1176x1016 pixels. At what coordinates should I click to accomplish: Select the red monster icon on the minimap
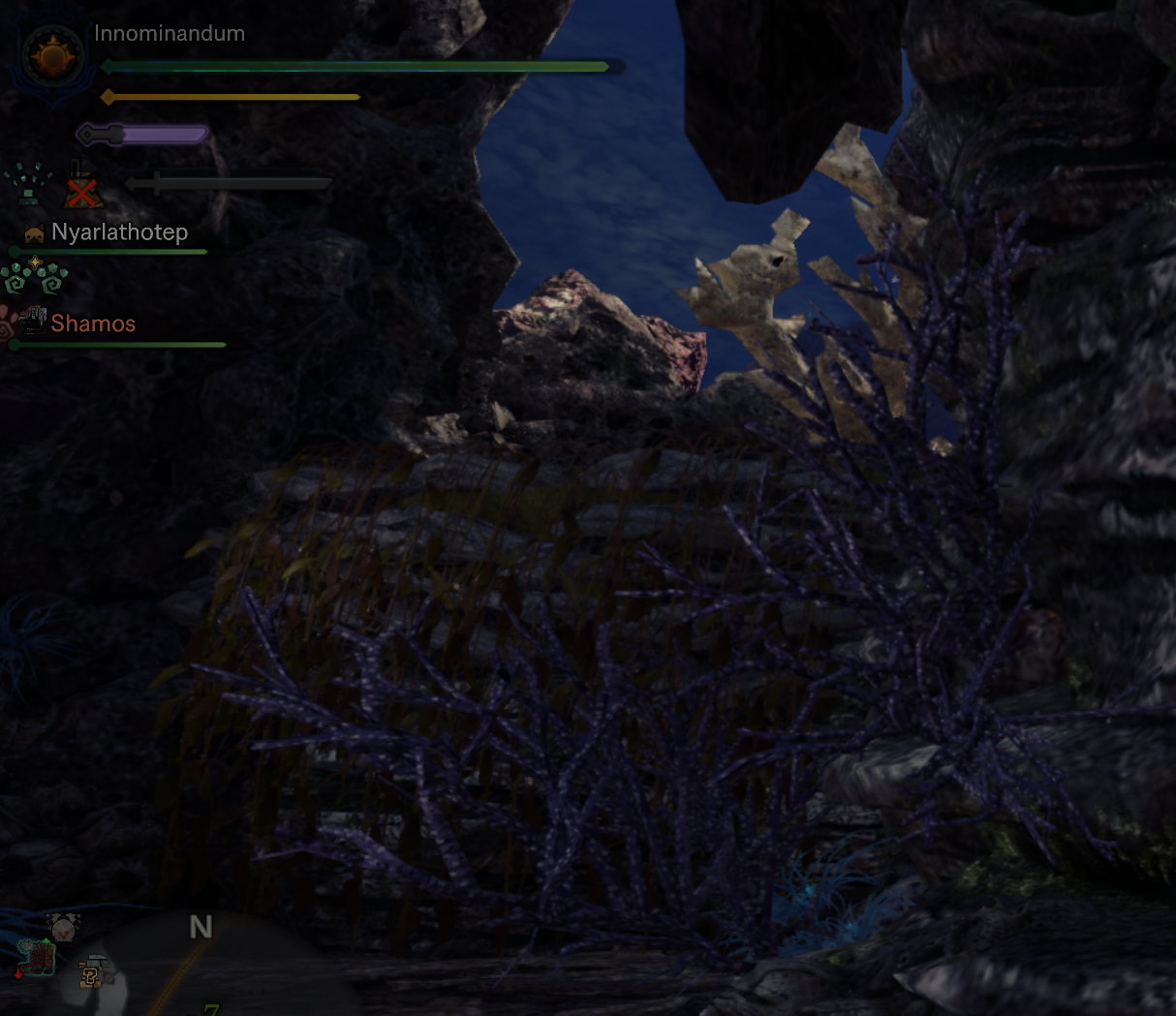[38, 958]
